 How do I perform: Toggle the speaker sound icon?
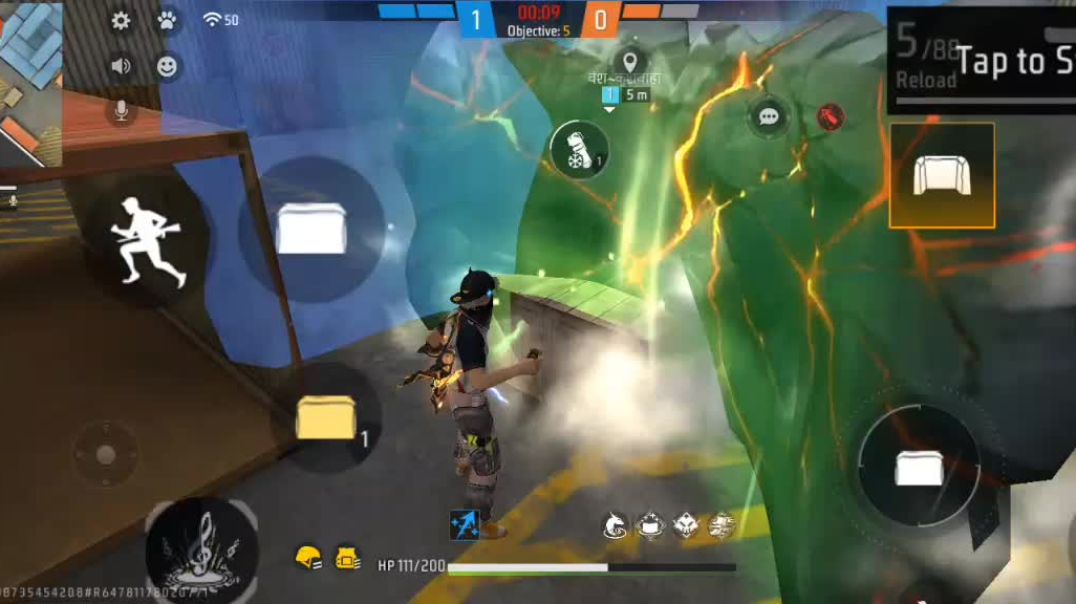[x=121, y=67]
